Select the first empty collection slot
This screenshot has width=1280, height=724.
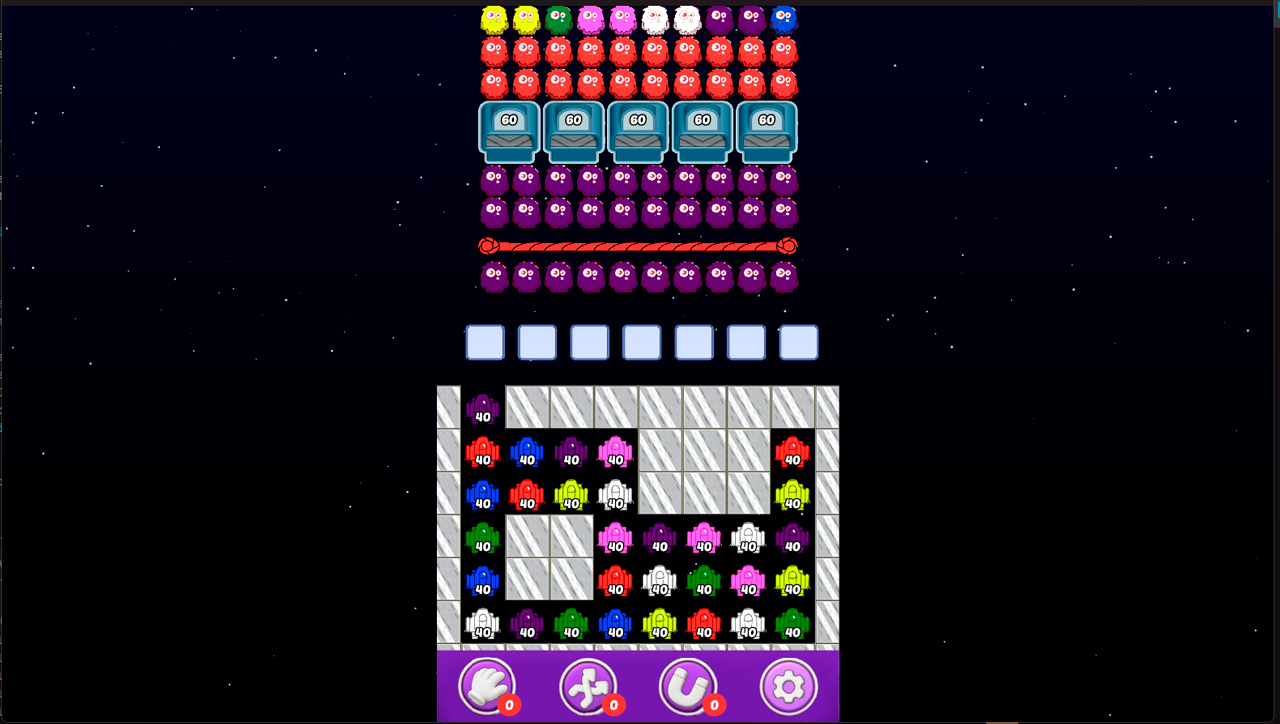(x=485, y=342)
